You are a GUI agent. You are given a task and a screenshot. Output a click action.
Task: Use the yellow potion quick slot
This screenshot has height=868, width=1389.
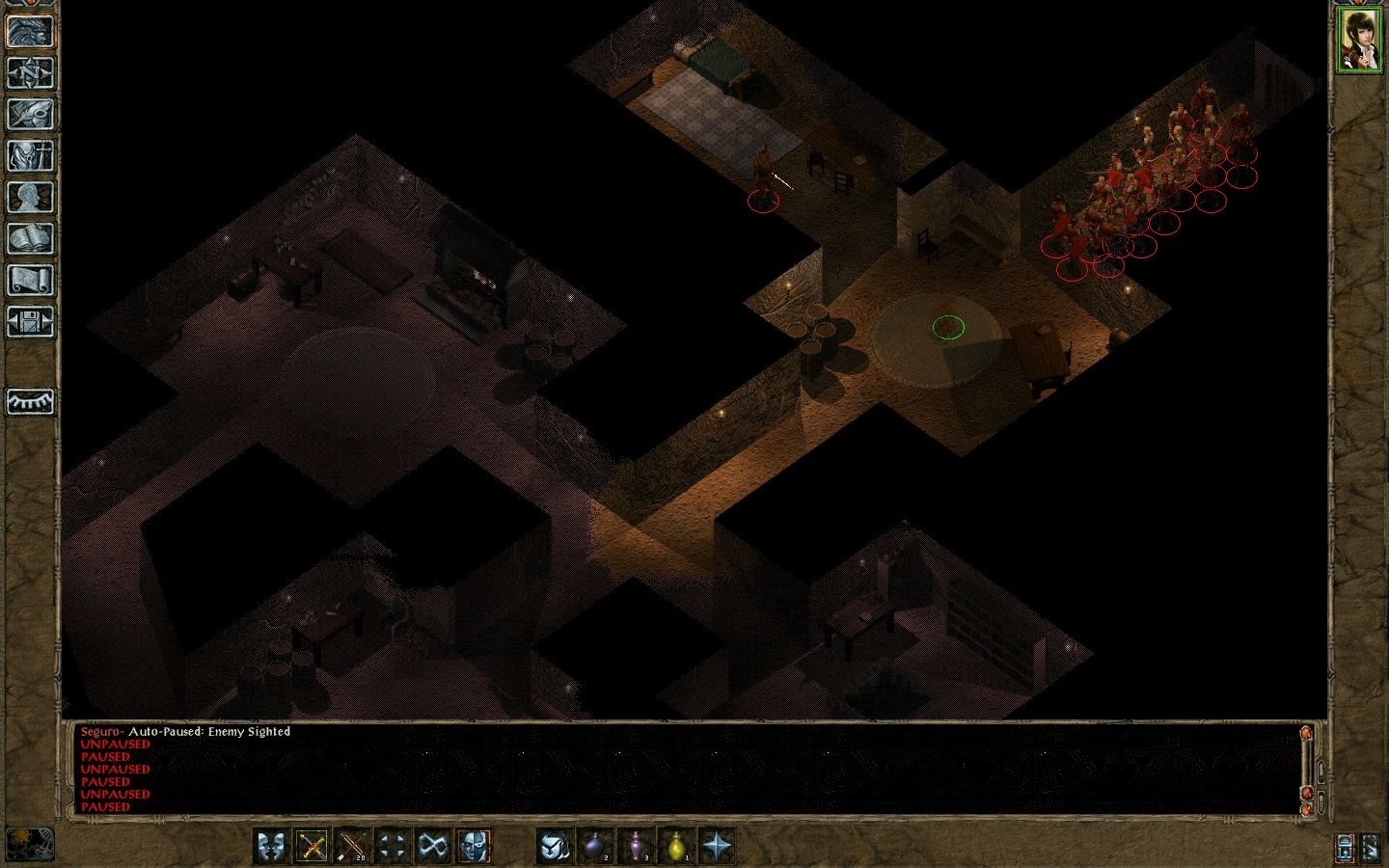tap(676, 846)
